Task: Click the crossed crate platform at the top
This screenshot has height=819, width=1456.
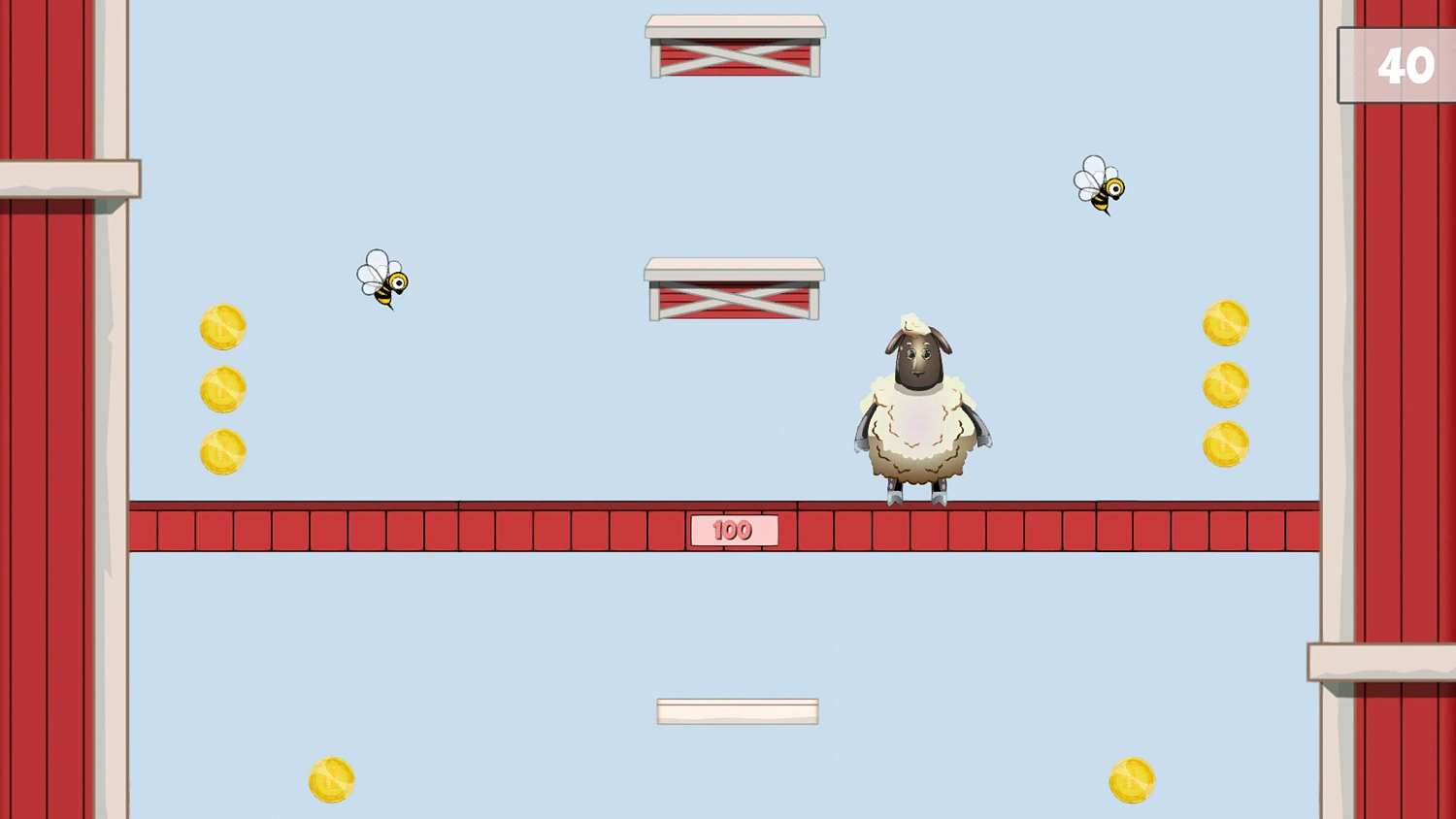Action: click(735, 44)
